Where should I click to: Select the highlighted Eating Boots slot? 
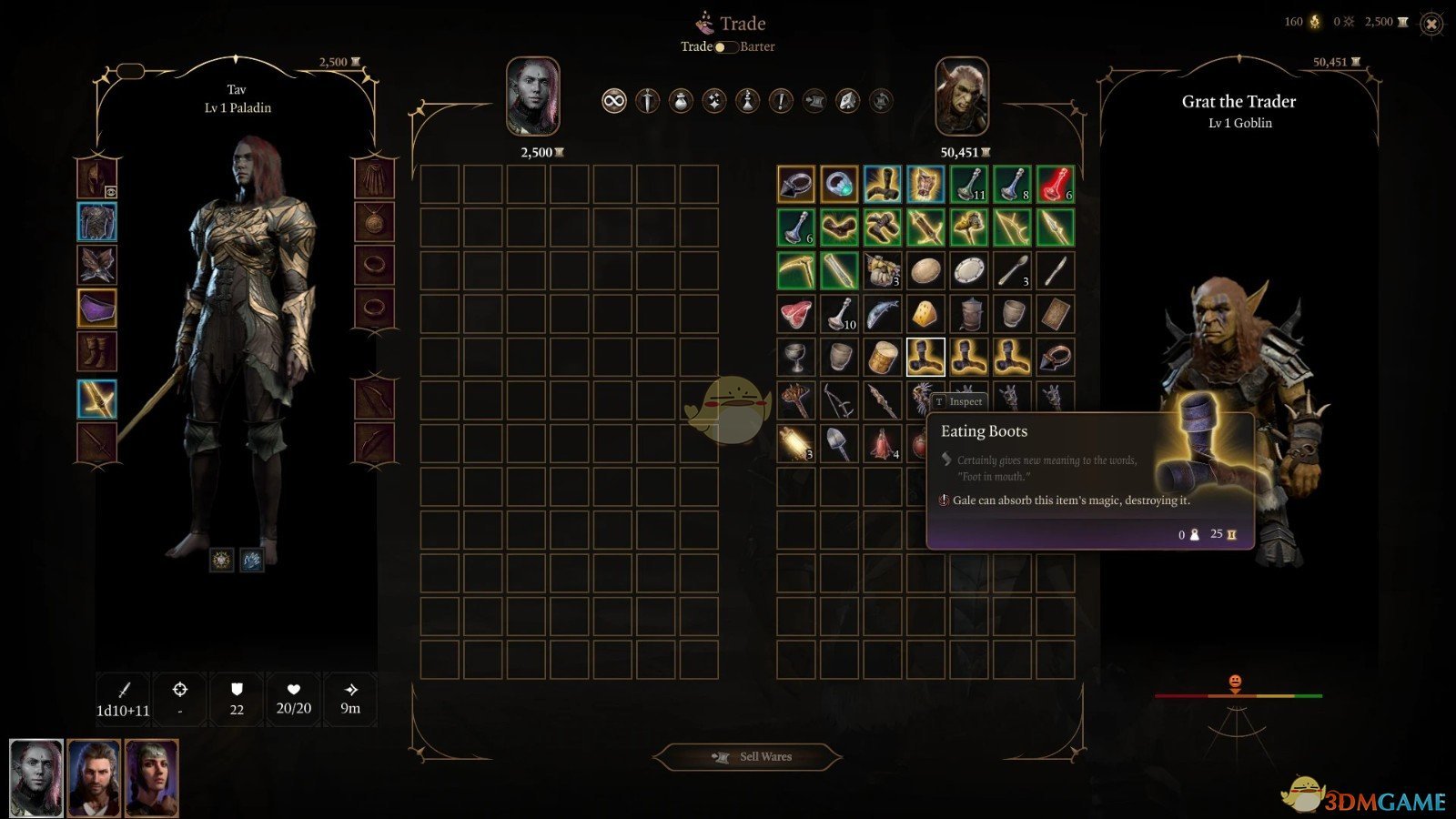tap(925, 358)
